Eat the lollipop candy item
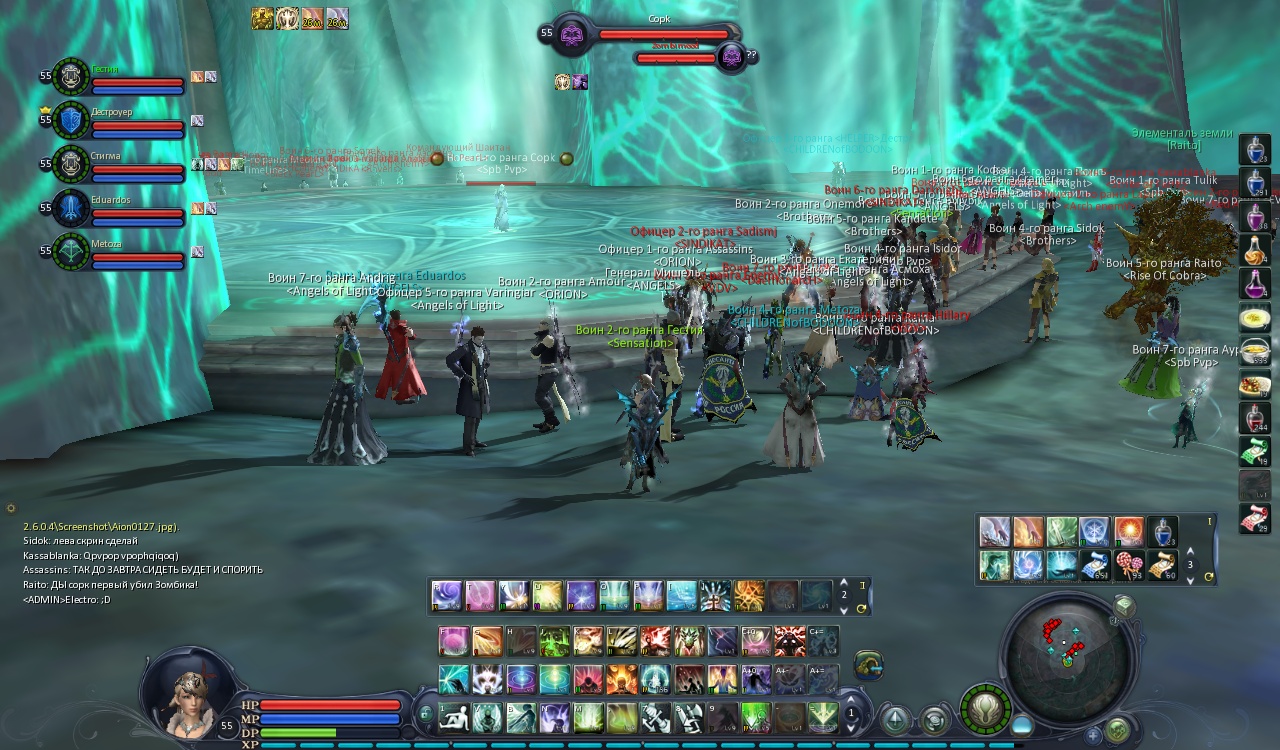 click(x=1129, y=566)
